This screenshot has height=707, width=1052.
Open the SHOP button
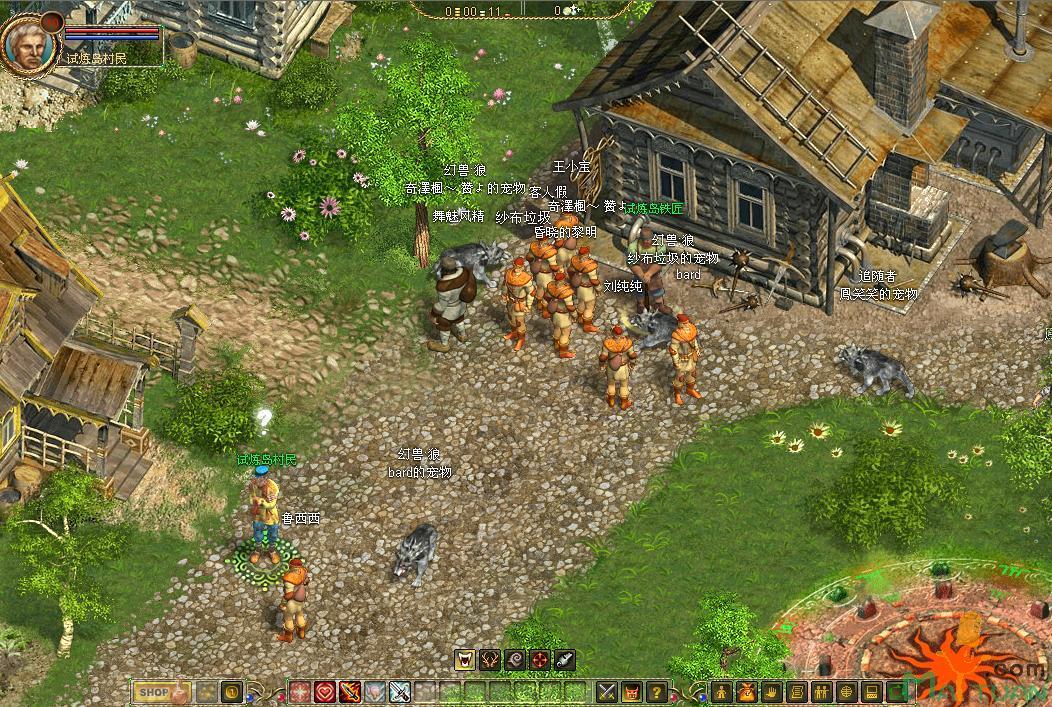[x=153, y=691]
